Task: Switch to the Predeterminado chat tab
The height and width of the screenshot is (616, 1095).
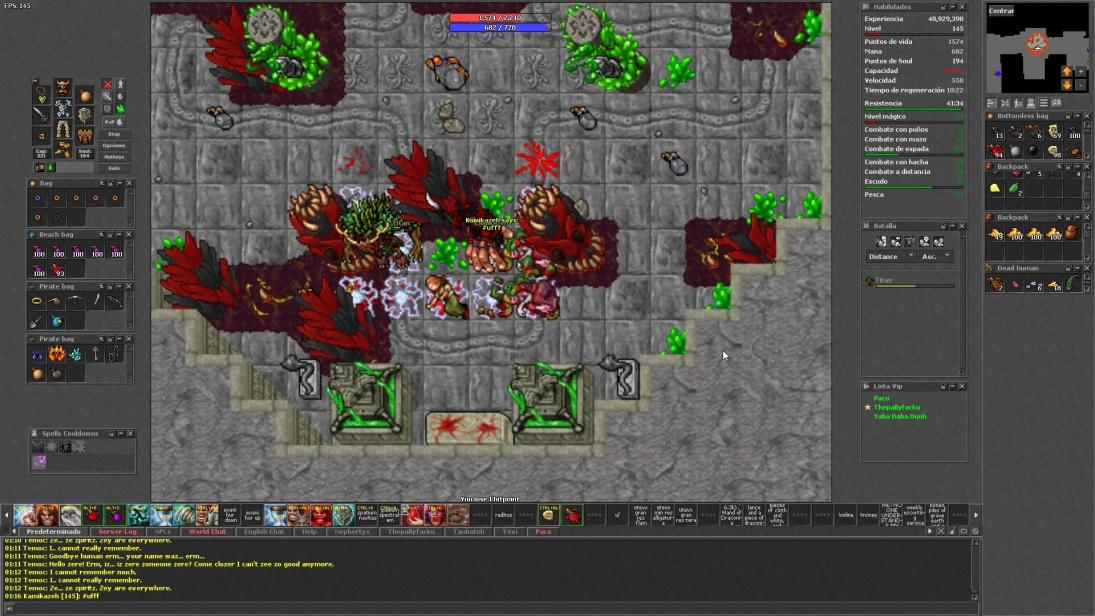Action: click(x=51, y=532)
